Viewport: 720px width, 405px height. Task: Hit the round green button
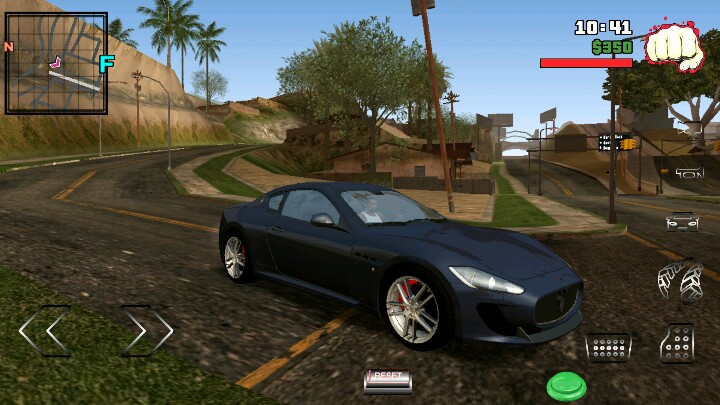(566, 385)
